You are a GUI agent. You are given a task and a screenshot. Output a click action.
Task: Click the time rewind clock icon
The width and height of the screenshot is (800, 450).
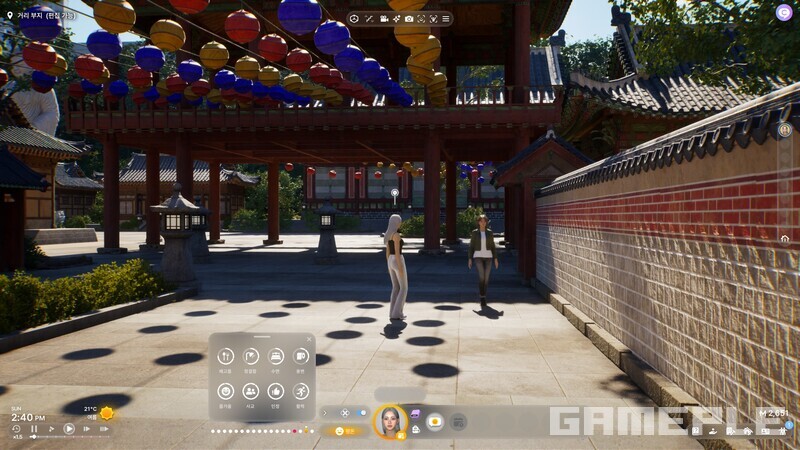pos(17,429)
